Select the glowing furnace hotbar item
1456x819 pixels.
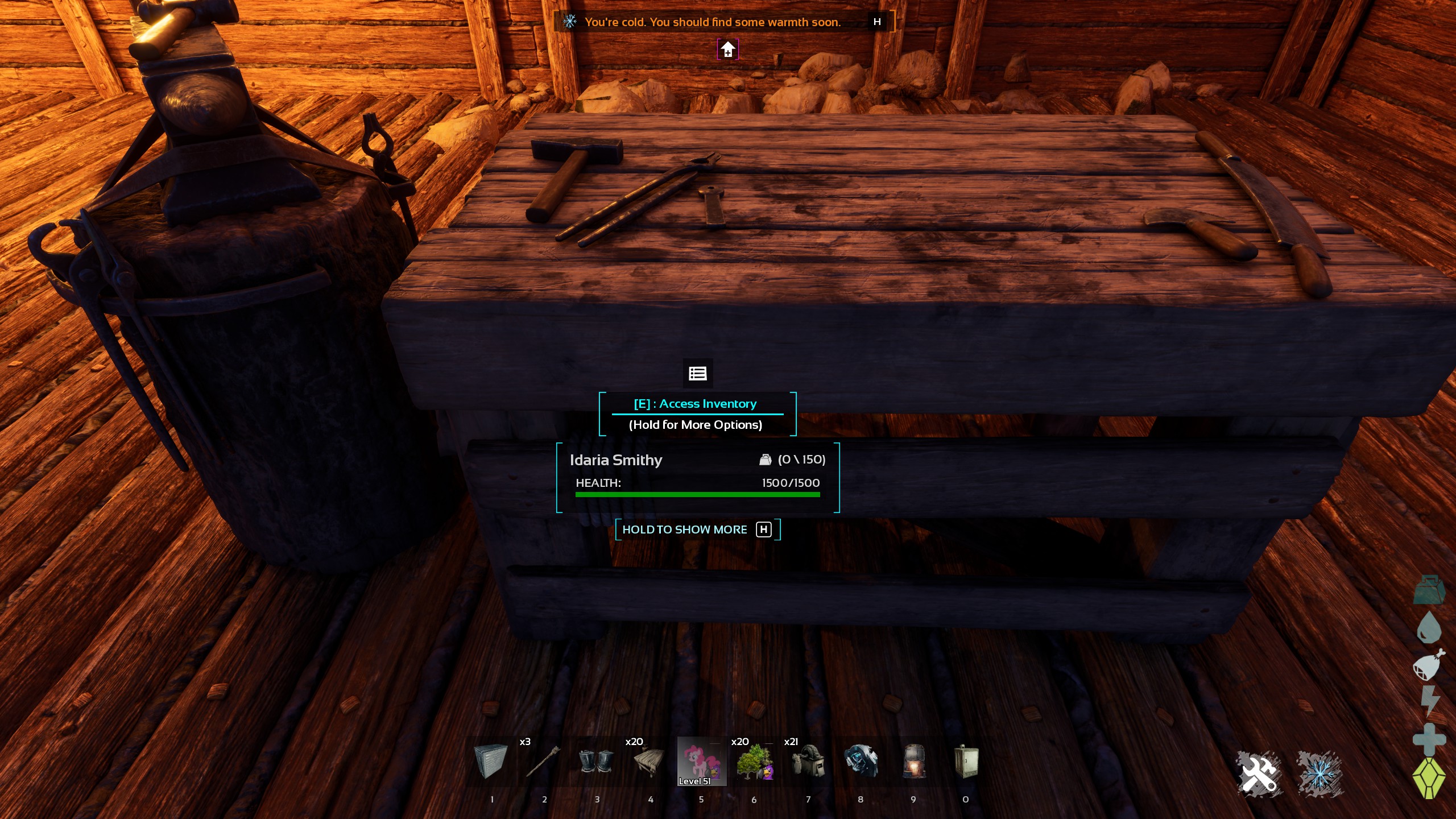coord(913,762)
